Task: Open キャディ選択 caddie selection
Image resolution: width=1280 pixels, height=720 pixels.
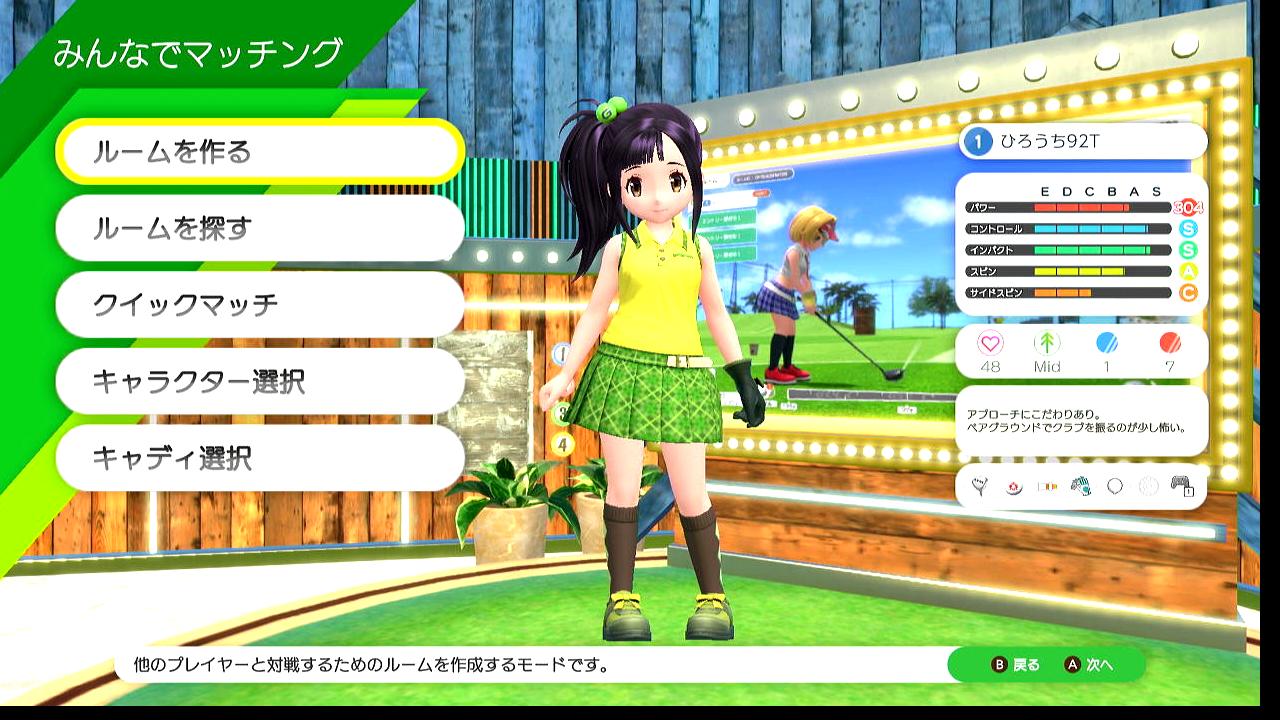Action: [260, 458]
